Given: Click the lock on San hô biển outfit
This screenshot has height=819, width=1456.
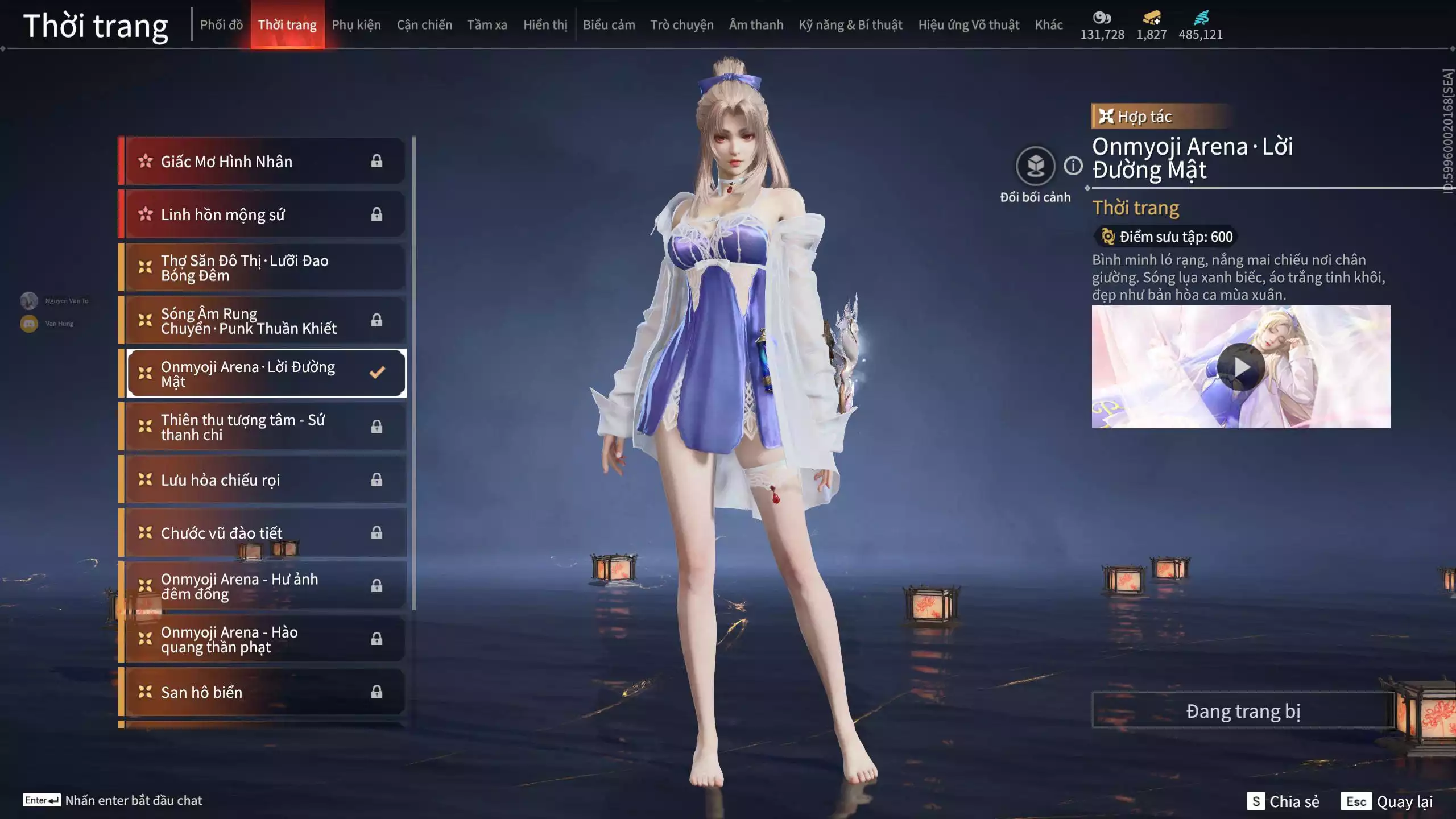Looking at the screenshot, I should (376, 692).
